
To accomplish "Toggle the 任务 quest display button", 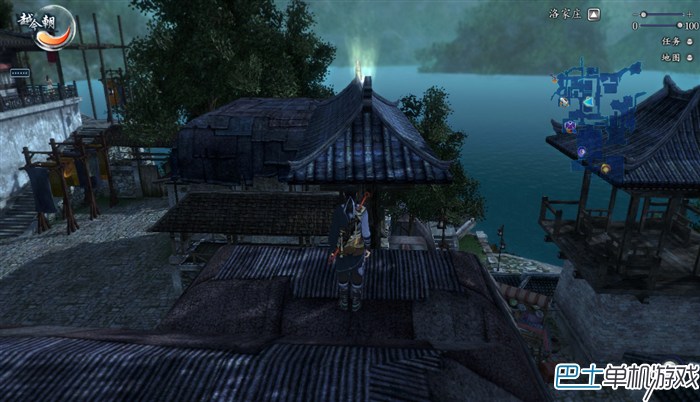I will tap(689, 42).
